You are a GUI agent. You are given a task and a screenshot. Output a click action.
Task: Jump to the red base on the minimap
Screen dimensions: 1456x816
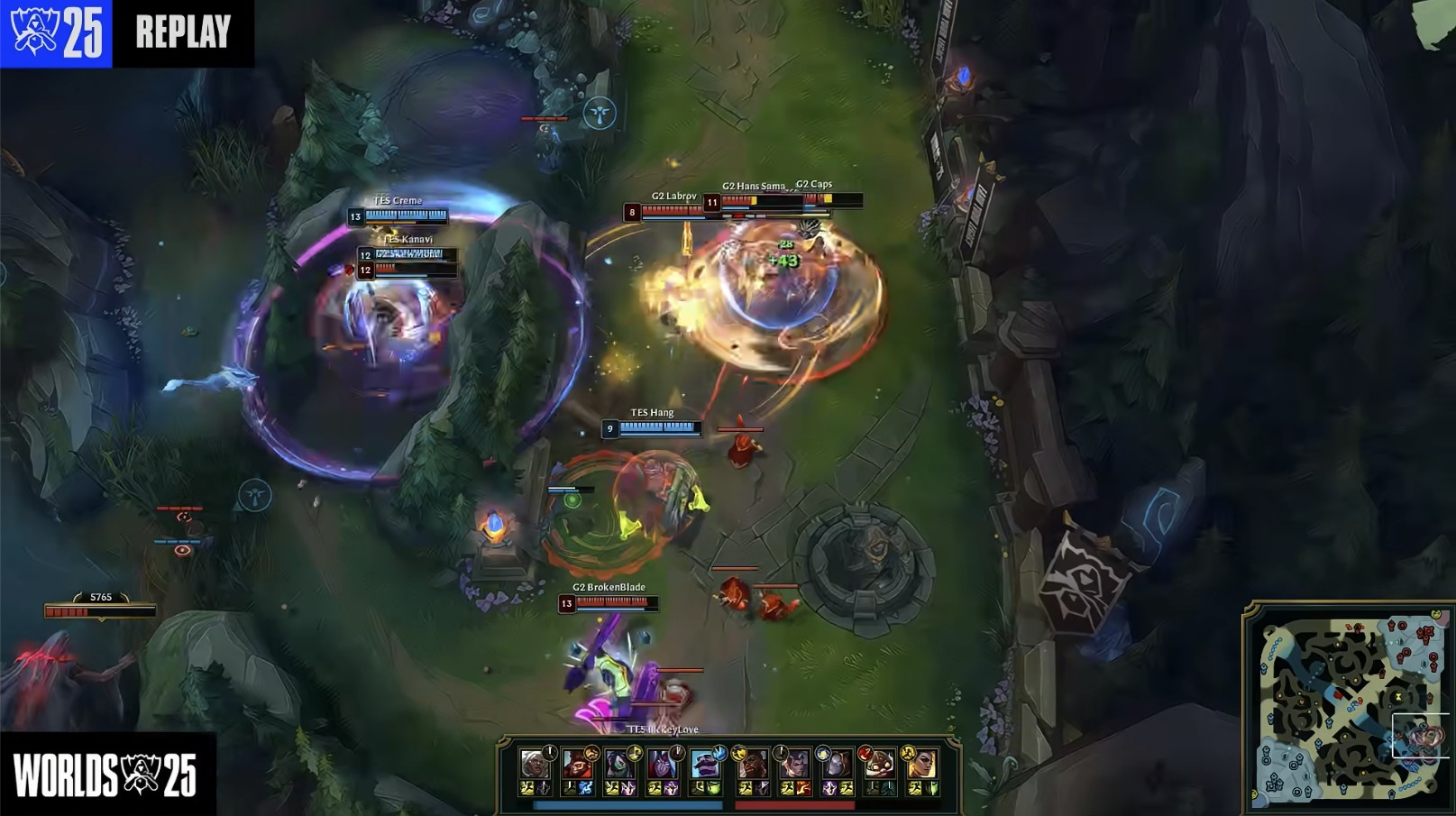1424,633
